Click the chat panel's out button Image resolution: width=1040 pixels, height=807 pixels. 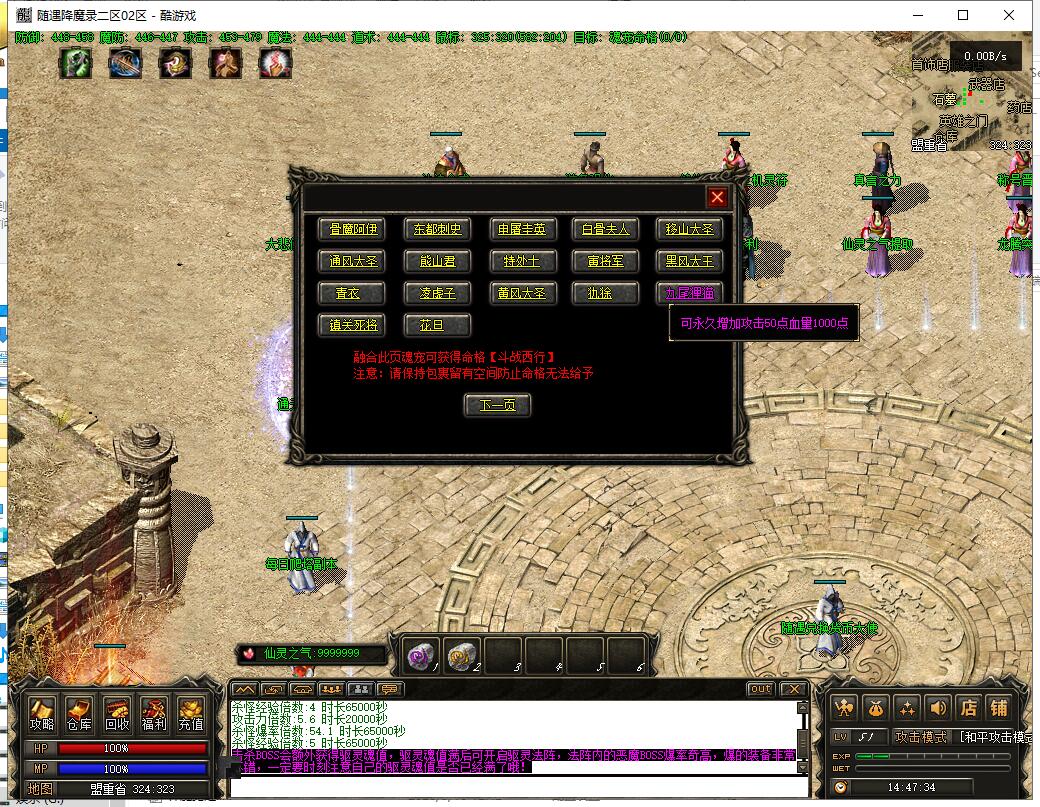point(760,689)
